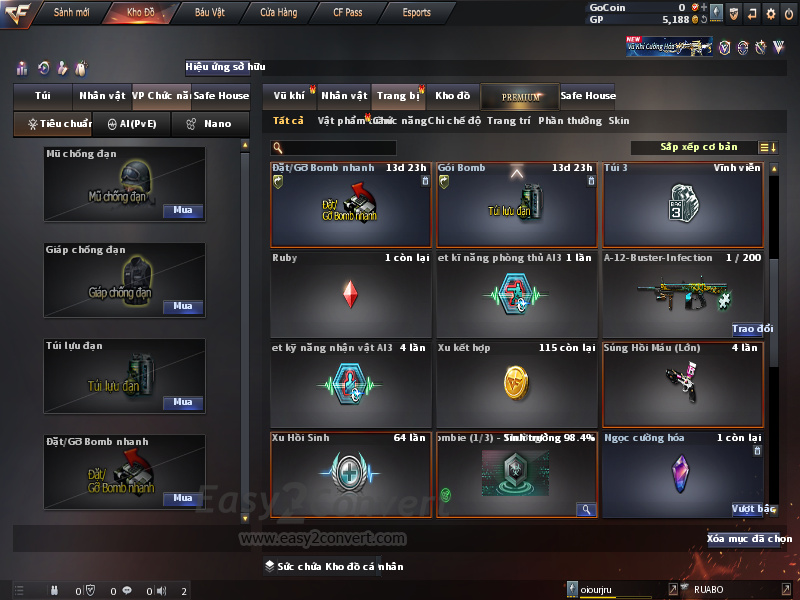Trade the A-12-Buster-Infection via Trao đổi
This screenshot has height=600, width=800.
tap(752, 328)
